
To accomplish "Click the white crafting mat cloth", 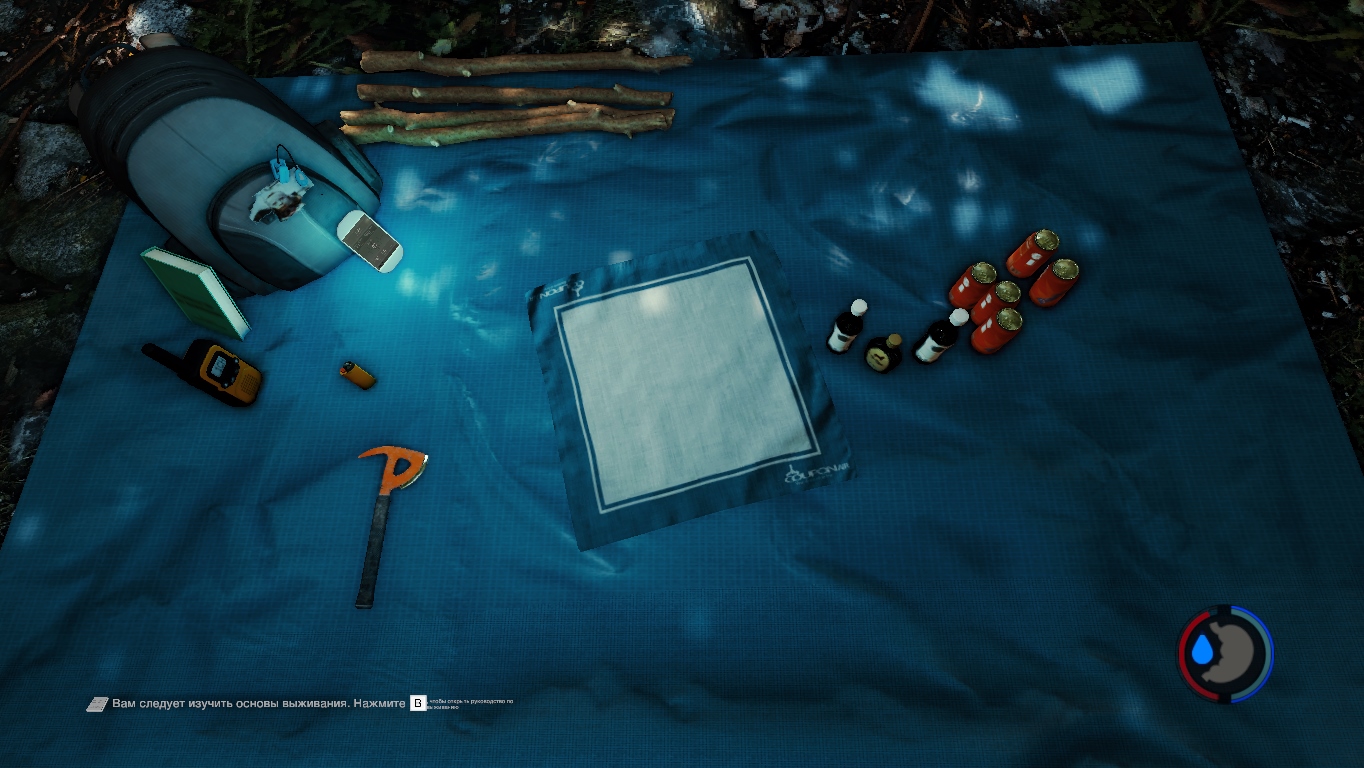I will coord(686,385).
